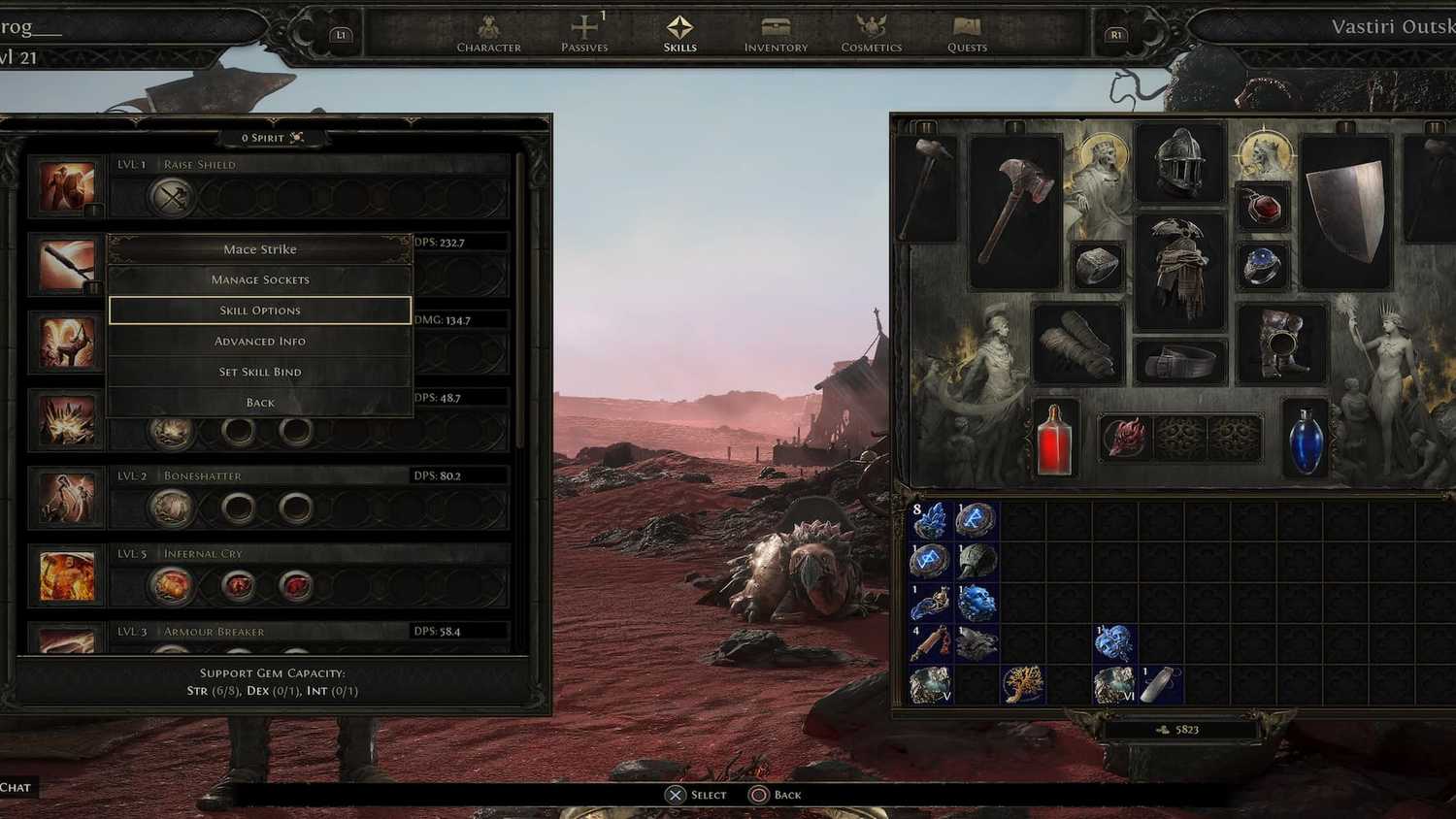The height and width of the screenshot is (819, 1456).
Task: Click the rune with the R symbol in inventory
Action: click(x=976, y=519)
